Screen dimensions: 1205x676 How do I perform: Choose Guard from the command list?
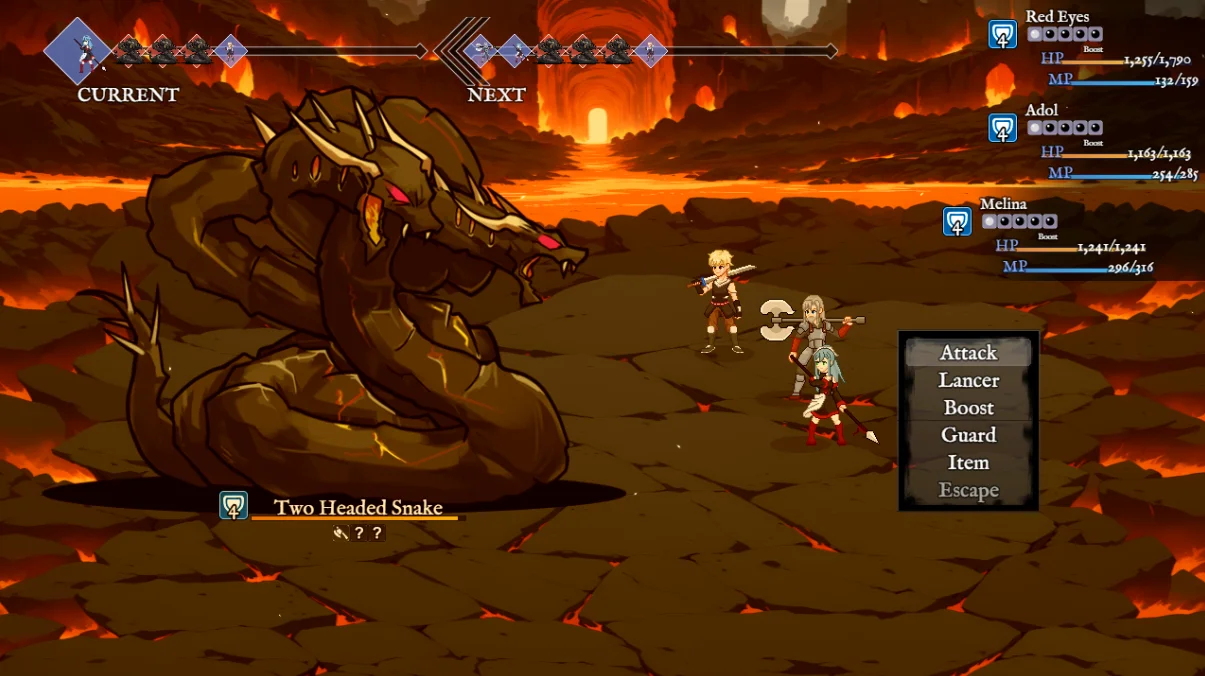pyautogui.click(x=968, y=435)
